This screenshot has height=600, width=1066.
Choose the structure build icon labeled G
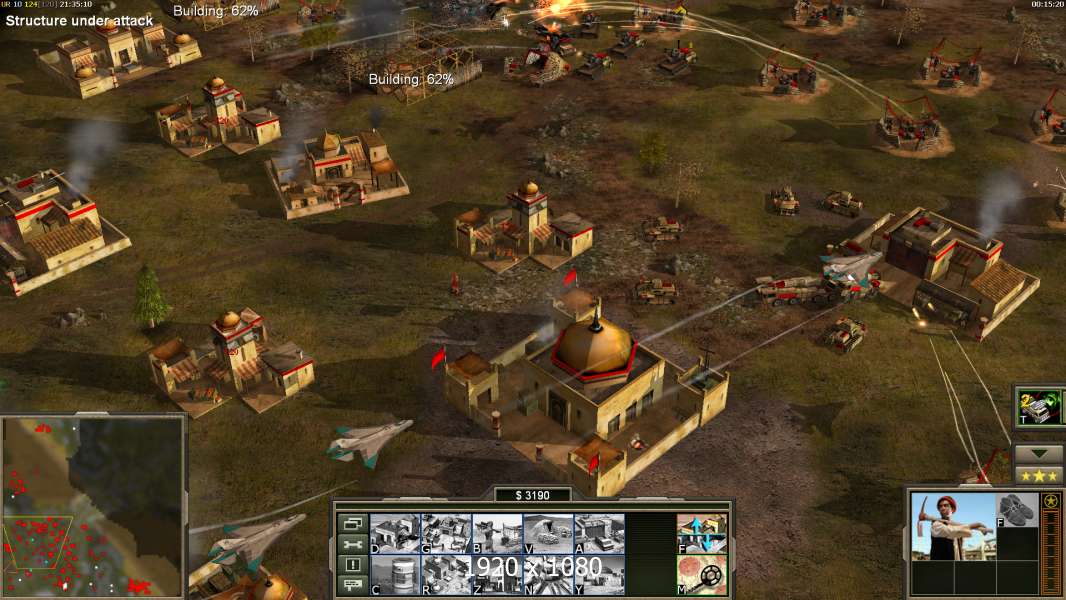pyautogui.click(x=446, y=533)
